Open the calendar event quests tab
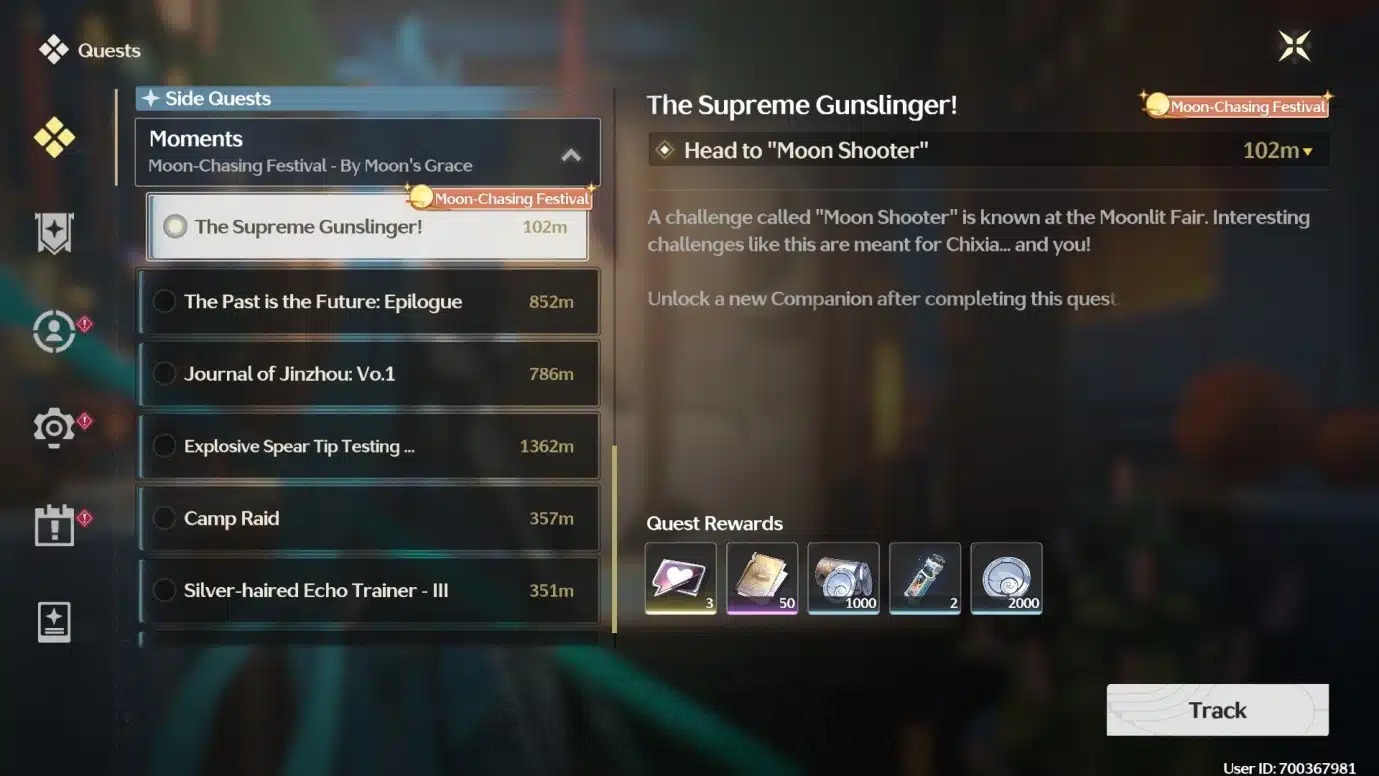 tap(54, 525)
